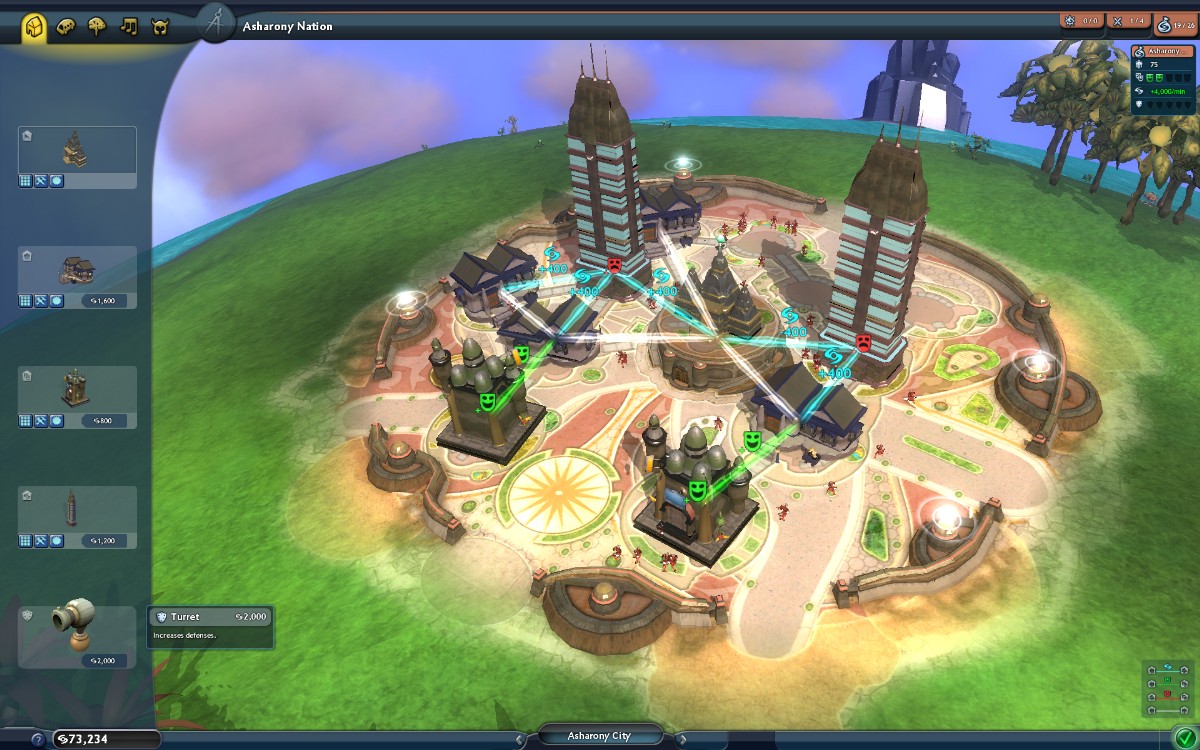Open the tree-shaped icon tab
1200x750 pixels.
(x=97, y=27)
